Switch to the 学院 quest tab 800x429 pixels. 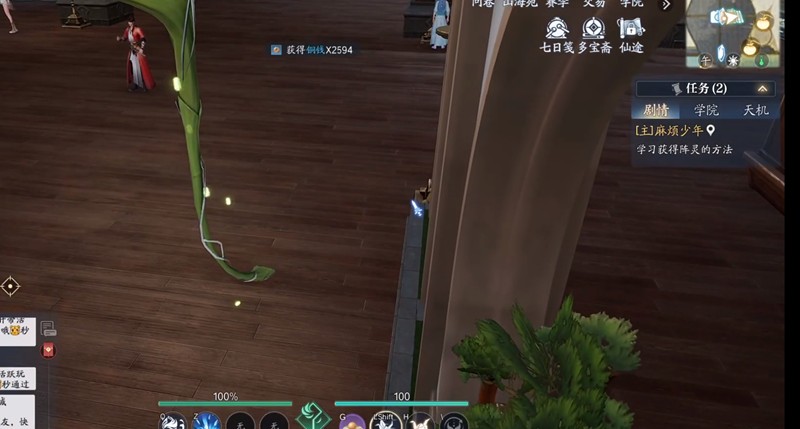coord(706,110)
